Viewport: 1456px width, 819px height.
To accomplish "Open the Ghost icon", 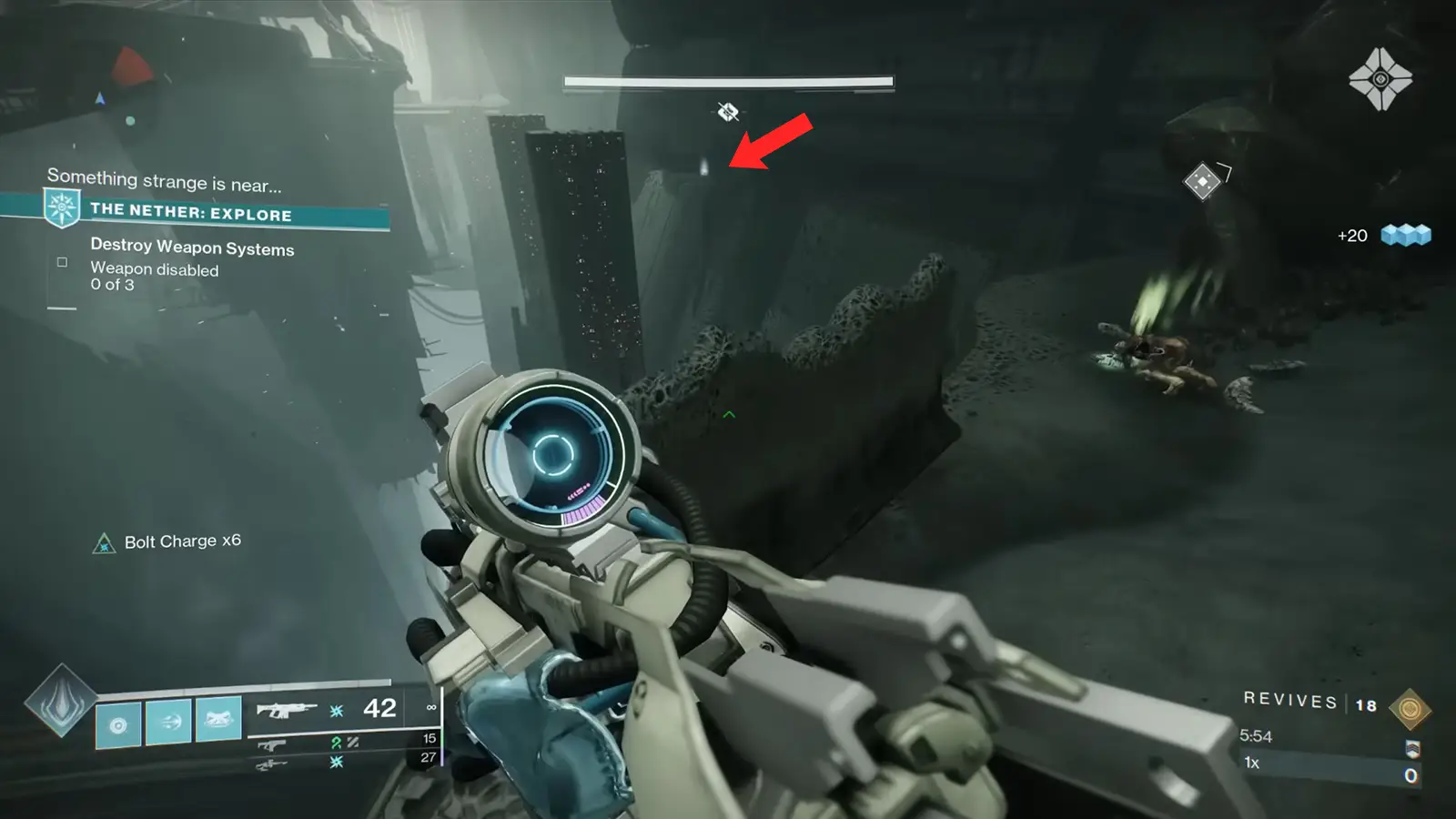I will (1380, 79).
